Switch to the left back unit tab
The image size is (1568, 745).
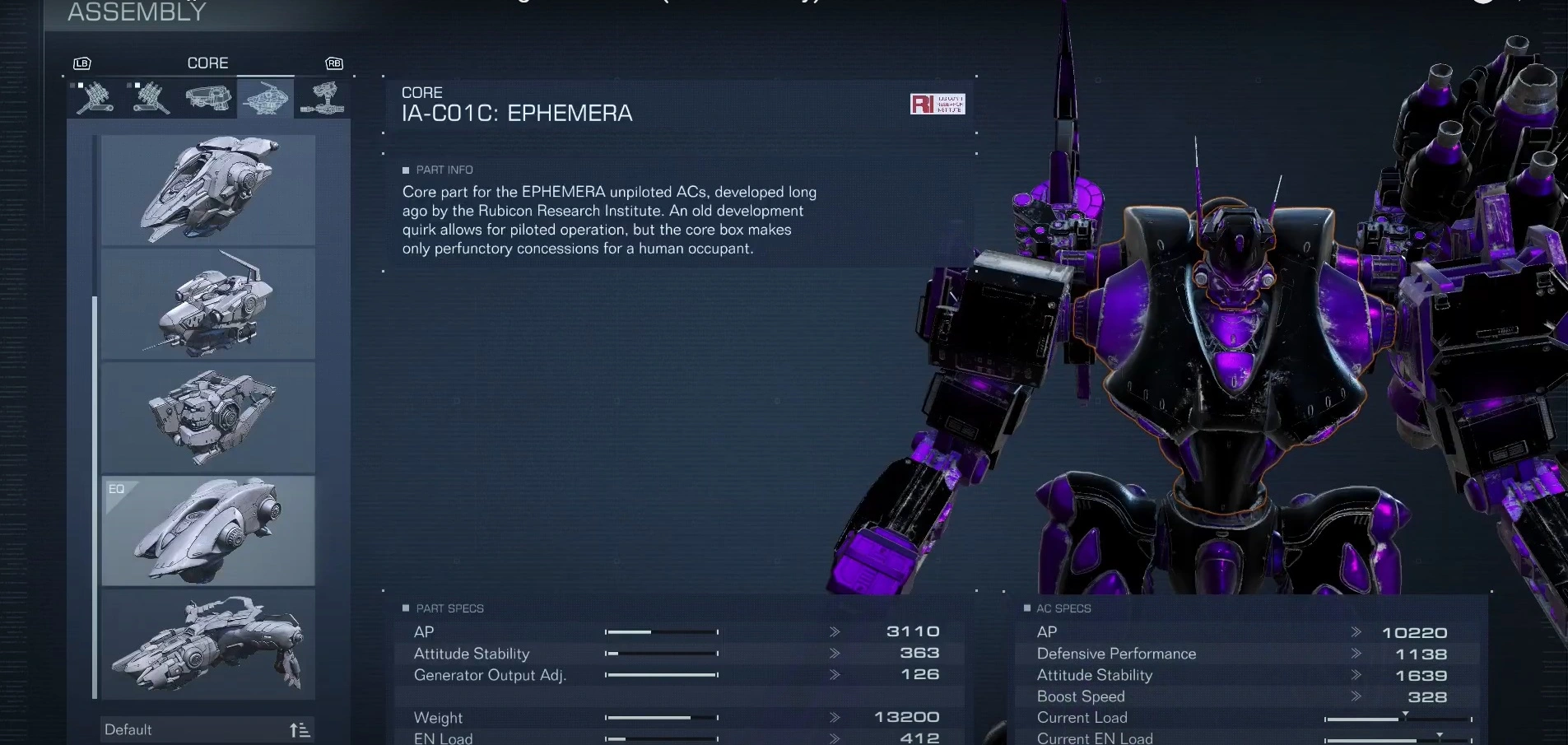(151, 98)
